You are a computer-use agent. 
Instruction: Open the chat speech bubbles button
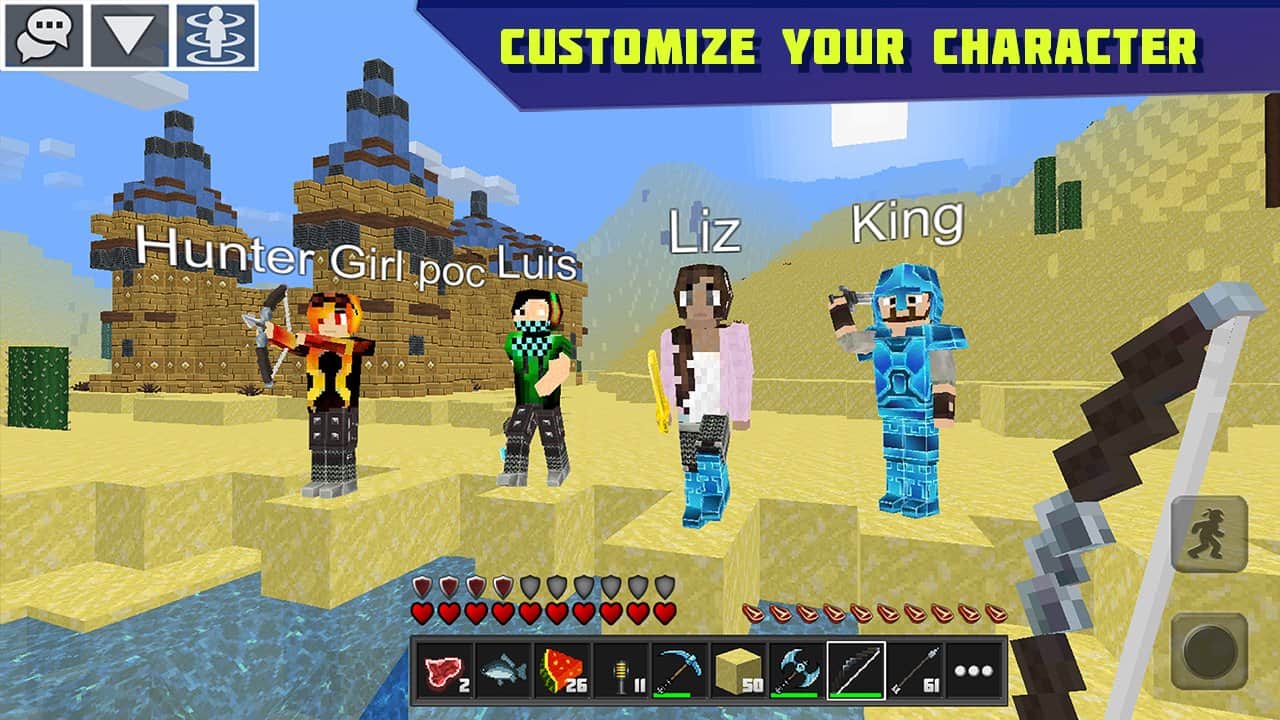pos(43,35)
